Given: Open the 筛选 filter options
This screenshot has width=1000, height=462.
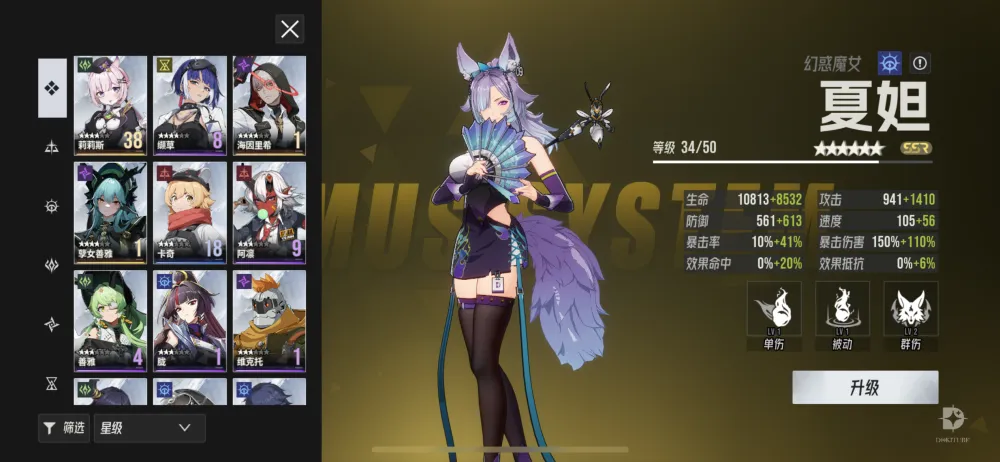Looking at the screenshot, I should click(64, 428).
